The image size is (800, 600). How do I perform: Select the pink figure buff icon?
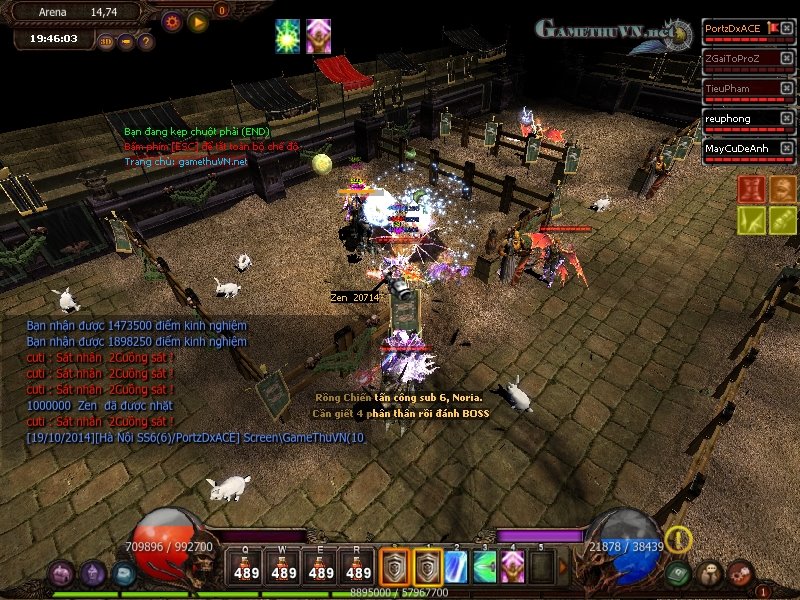(318, 33)
